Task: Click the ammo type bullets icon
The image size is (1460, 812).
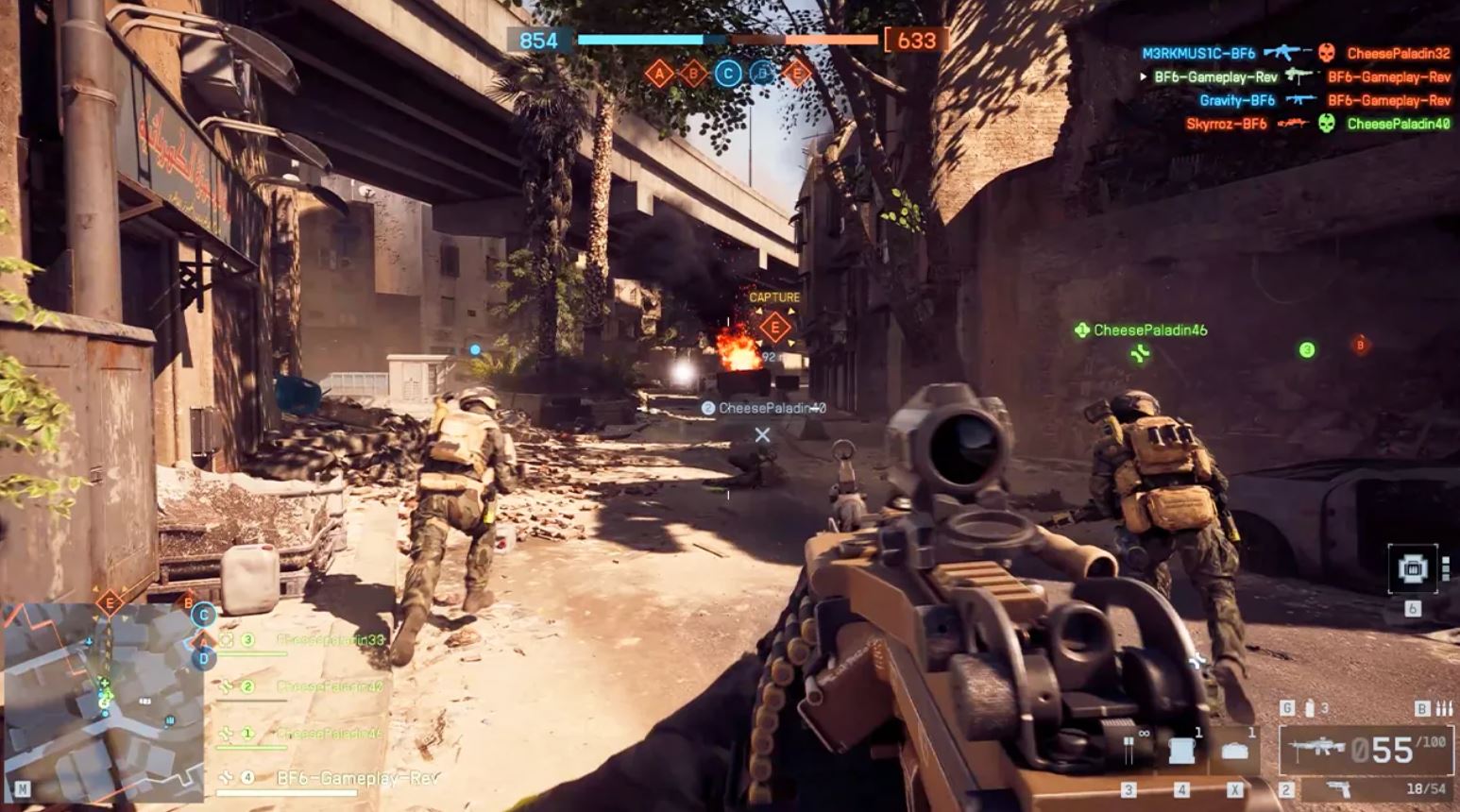Action: pos(1444,708)
